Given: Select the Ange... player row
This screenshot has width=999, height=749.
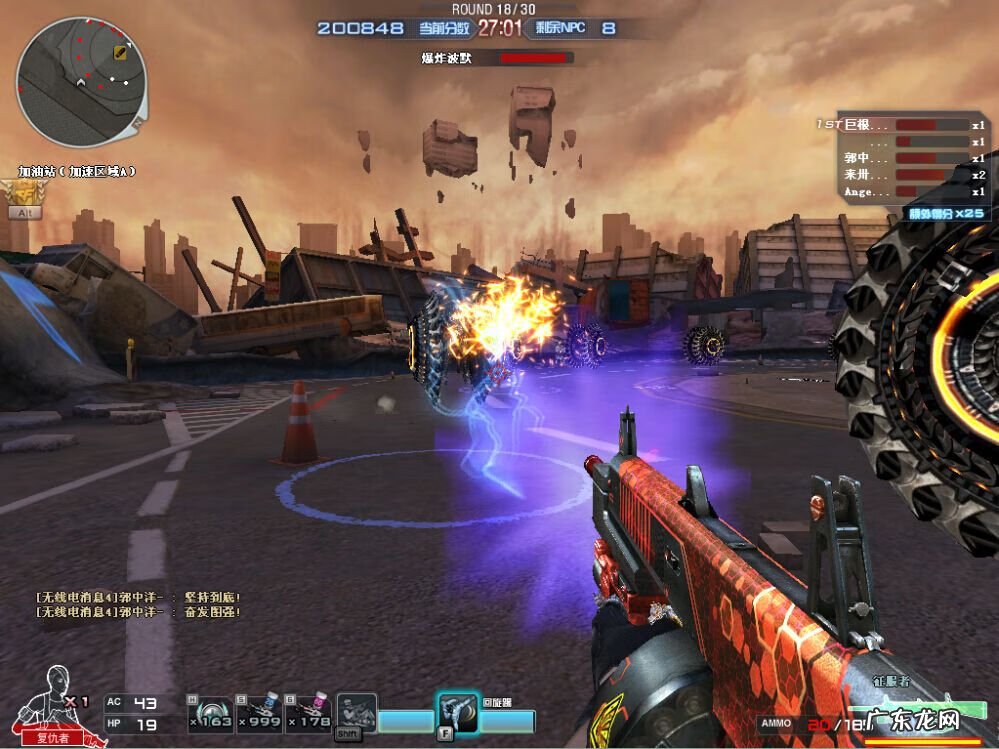Looking at the screenshot, I should pyautogui.click(x=901, y=191).
